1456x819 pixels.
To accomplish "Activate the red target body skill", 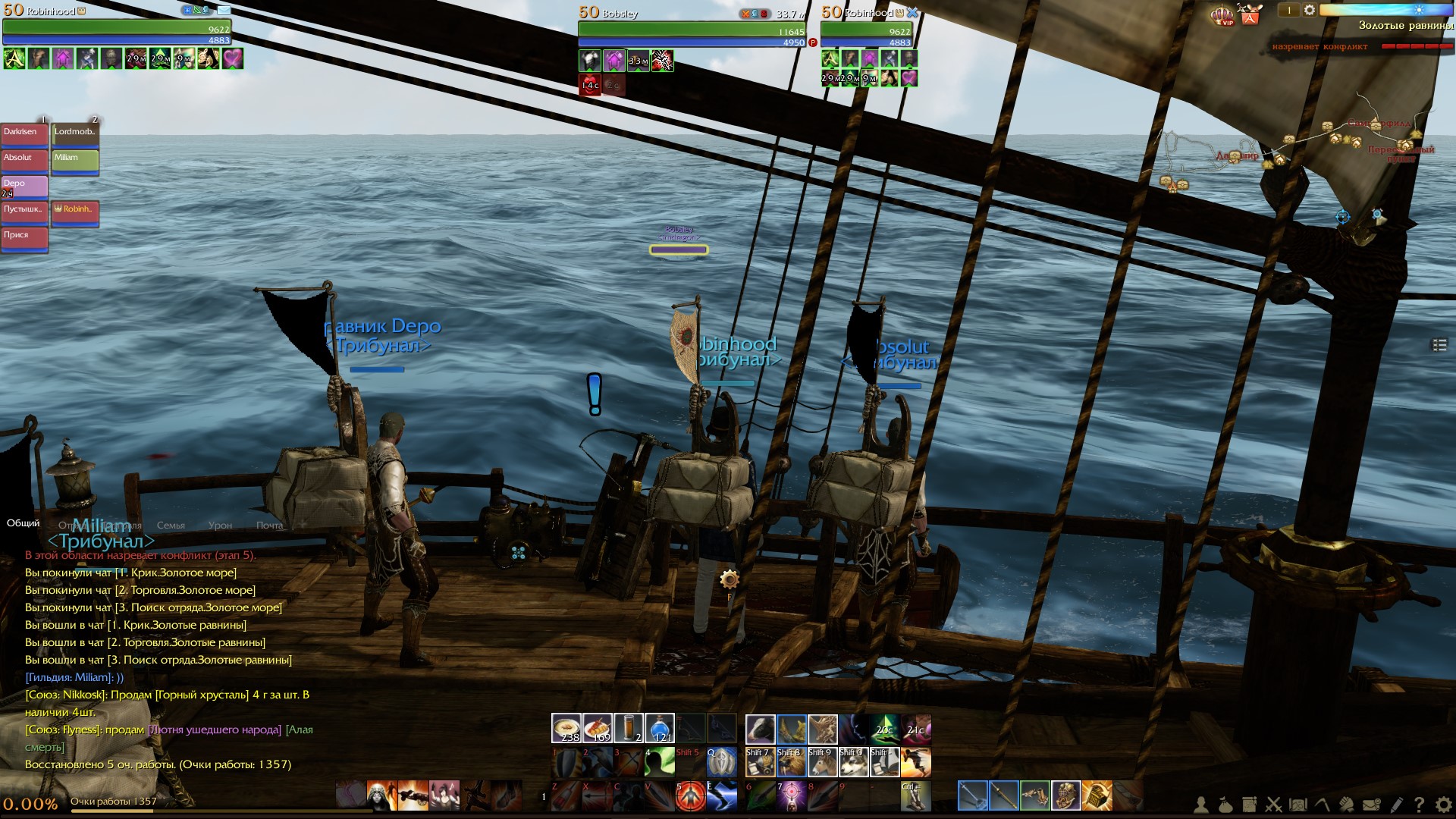I will click(691, 795).
